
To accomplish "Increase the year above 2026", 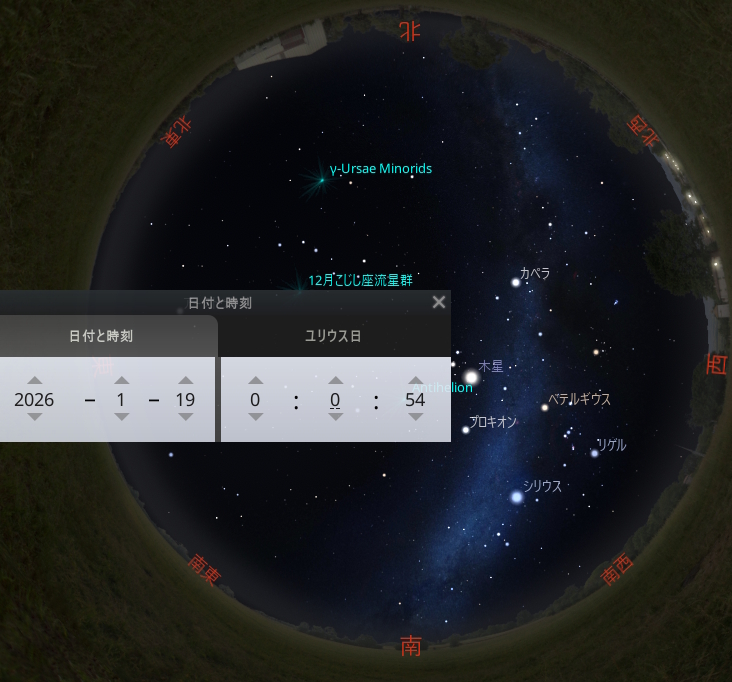I will coord(35,381).
